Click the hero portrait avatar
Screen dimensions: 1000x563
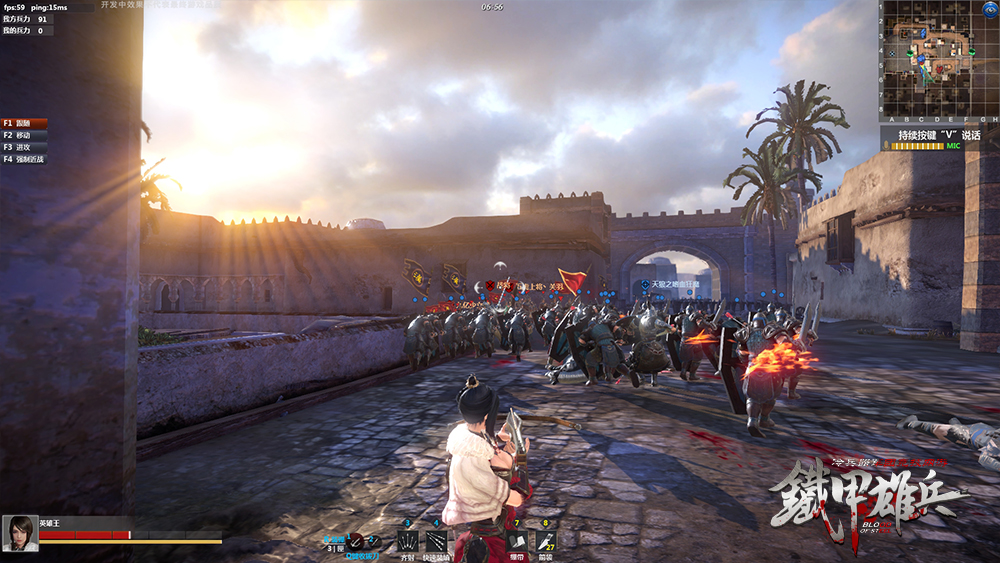point(20,533)
